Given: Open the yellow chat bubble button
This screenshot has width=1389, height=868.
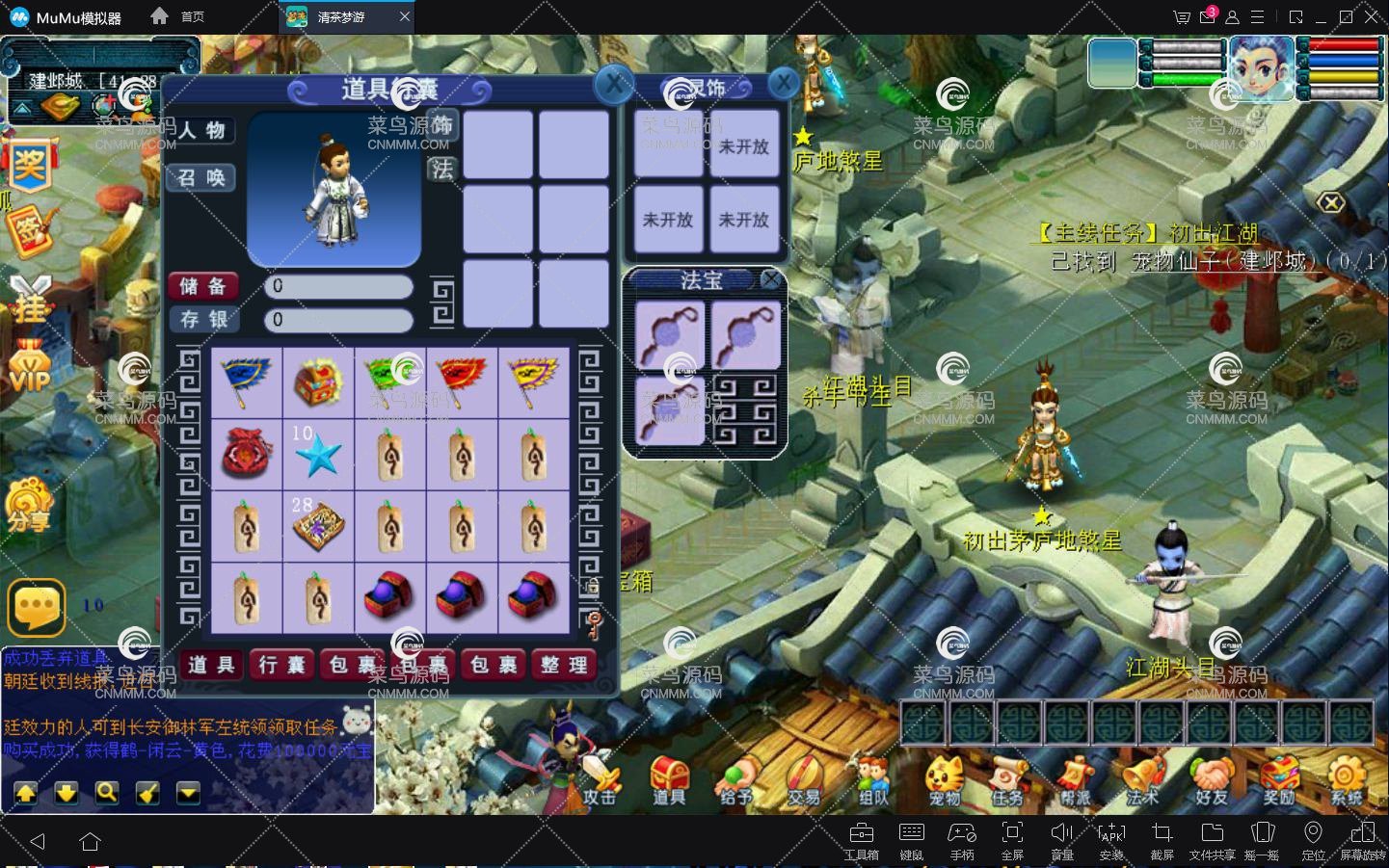Looking at the screenshot, I should 37,606.
